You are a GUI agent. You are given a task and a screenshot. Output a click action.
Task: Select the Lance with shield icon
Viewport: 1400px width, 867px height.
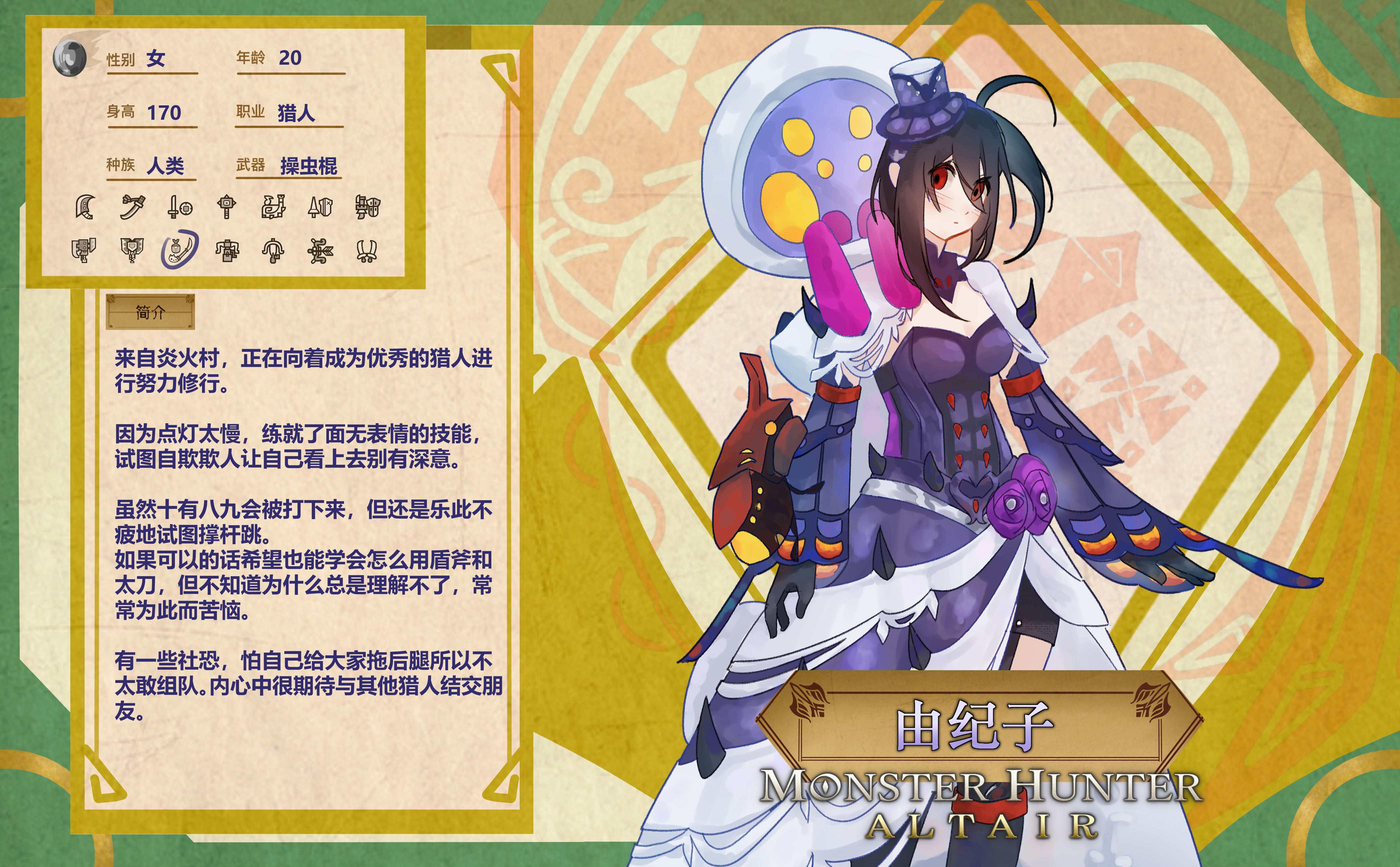tap(320, 206)
